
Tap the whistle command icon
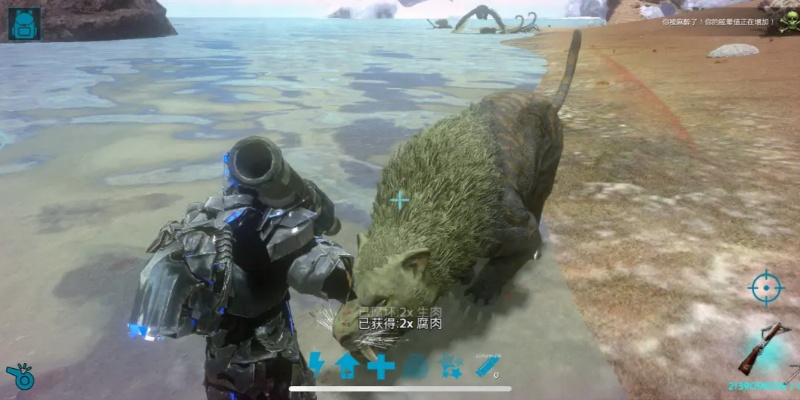click(x=20, y=376)
